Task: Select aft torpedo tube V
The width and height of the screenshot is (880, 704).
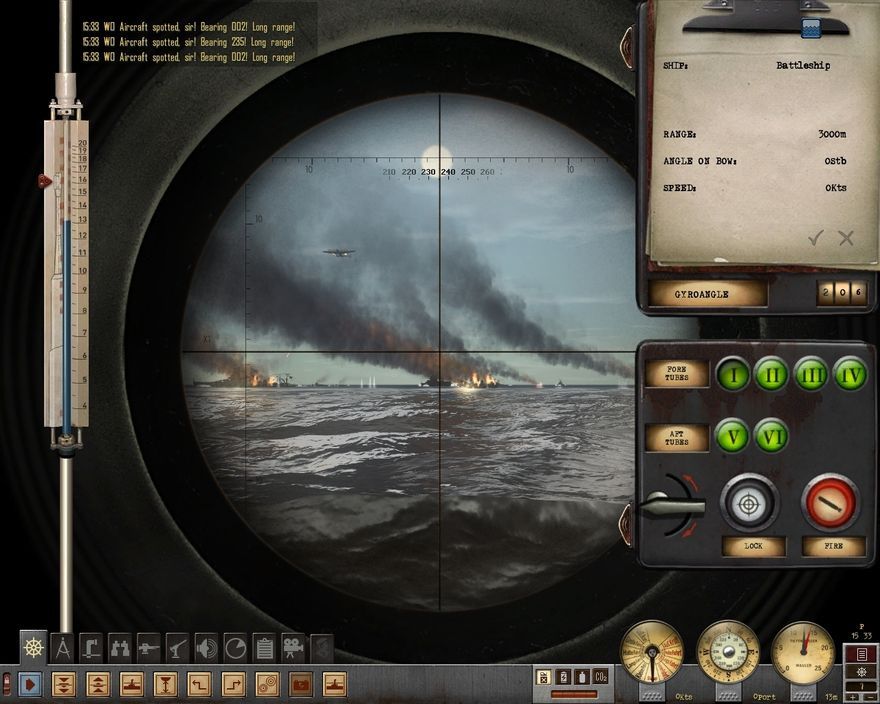Action: [733, 435]
